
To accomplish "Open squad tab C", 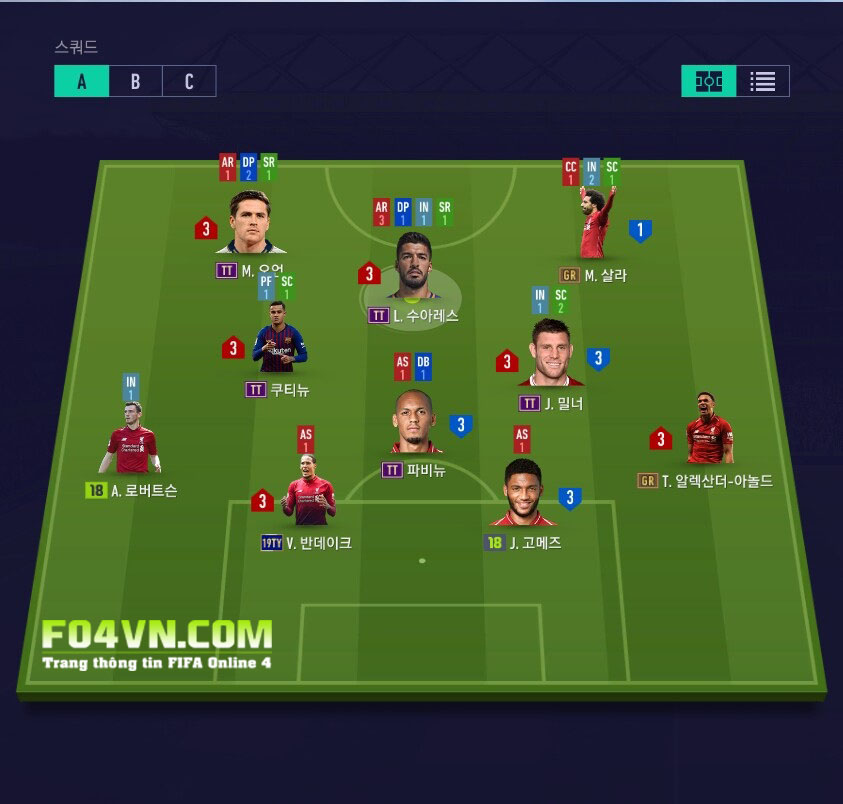I will click(x=189, y=82).
